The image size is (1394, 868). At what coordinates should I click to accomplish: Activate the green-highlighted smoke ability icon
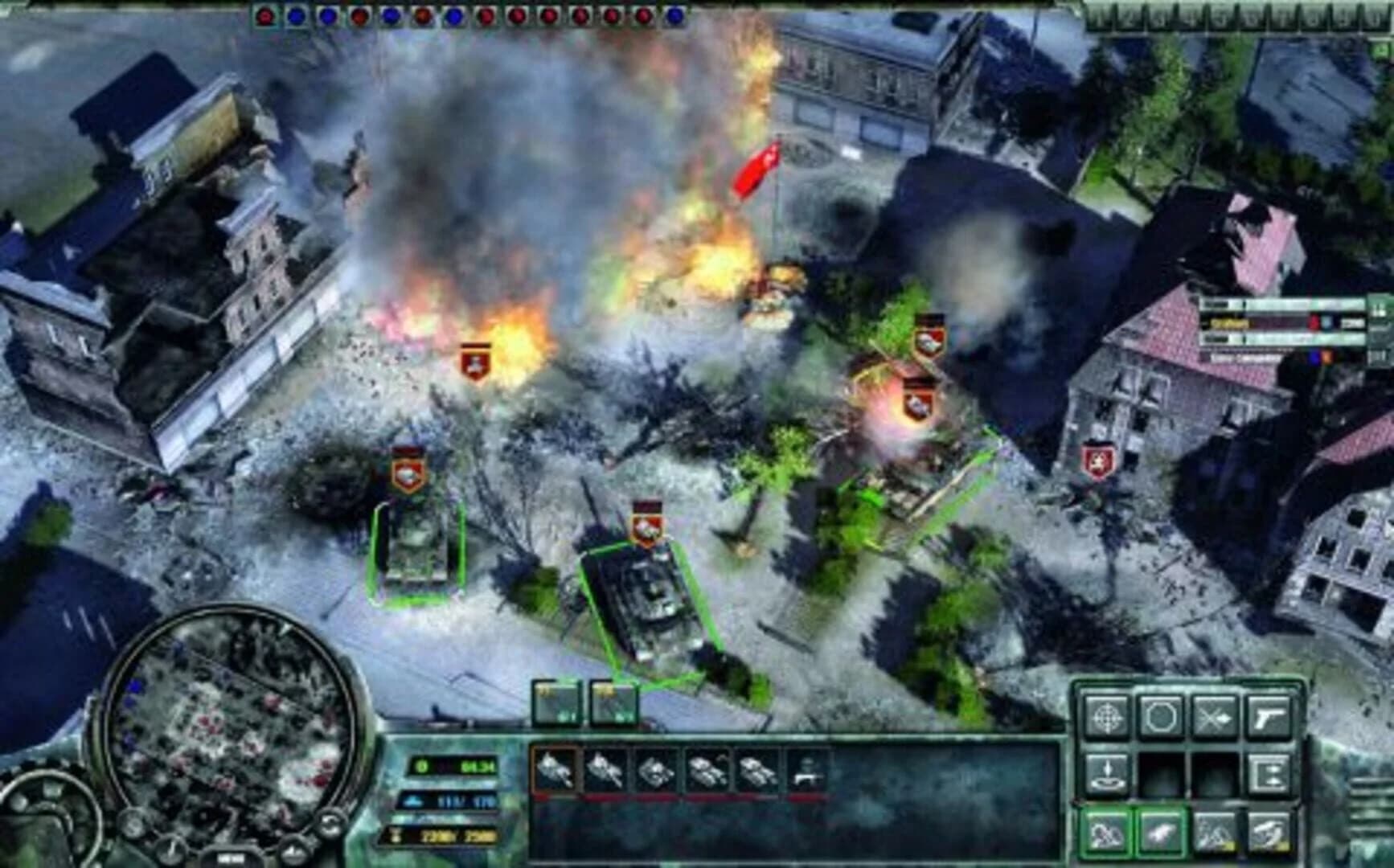coord(1108,833)
